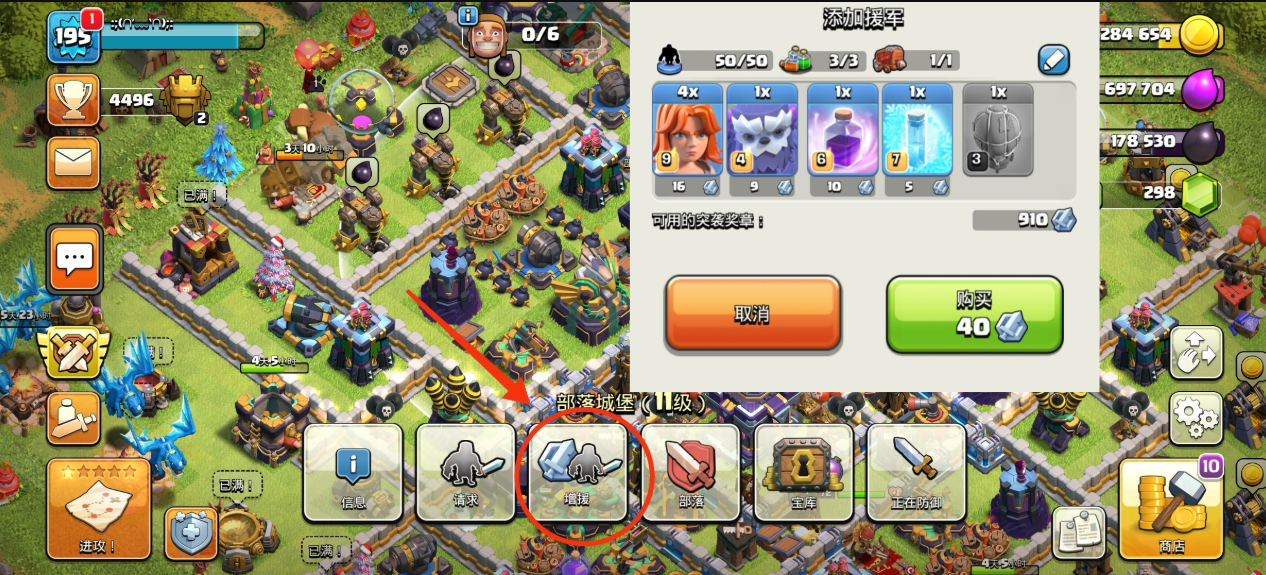This screenshot has width=1266, height=575.
Task: Open the clan castle Info button
Action: click(x=353, y=473)
